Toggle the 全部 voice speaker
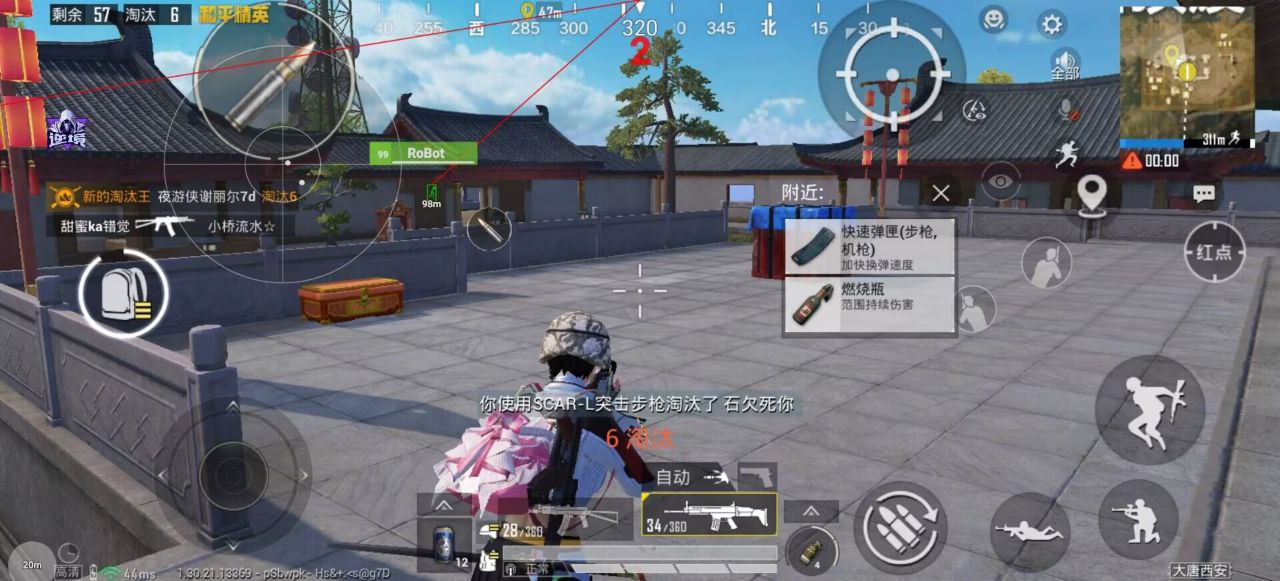The width and height of the screenshot is (1280, 581). (x=1066, y=64)
